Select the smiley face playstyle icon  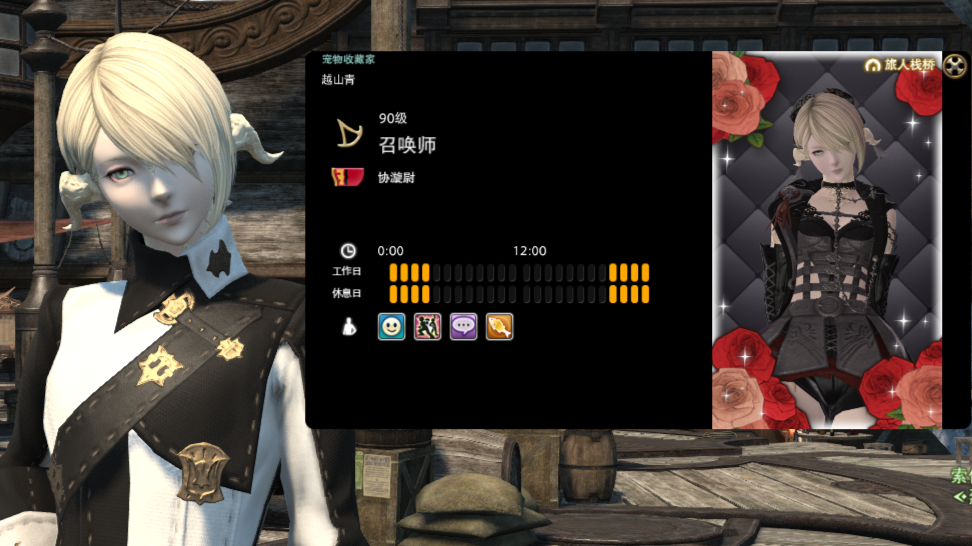(391, 327)
